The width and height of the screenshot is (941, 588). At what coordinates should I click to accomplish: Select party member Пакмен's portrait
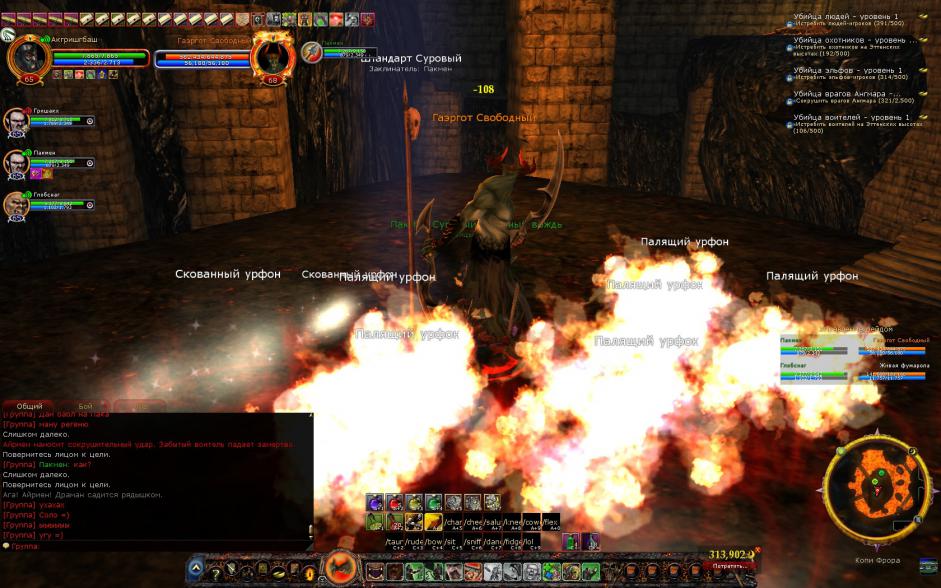tap(15, 163)
